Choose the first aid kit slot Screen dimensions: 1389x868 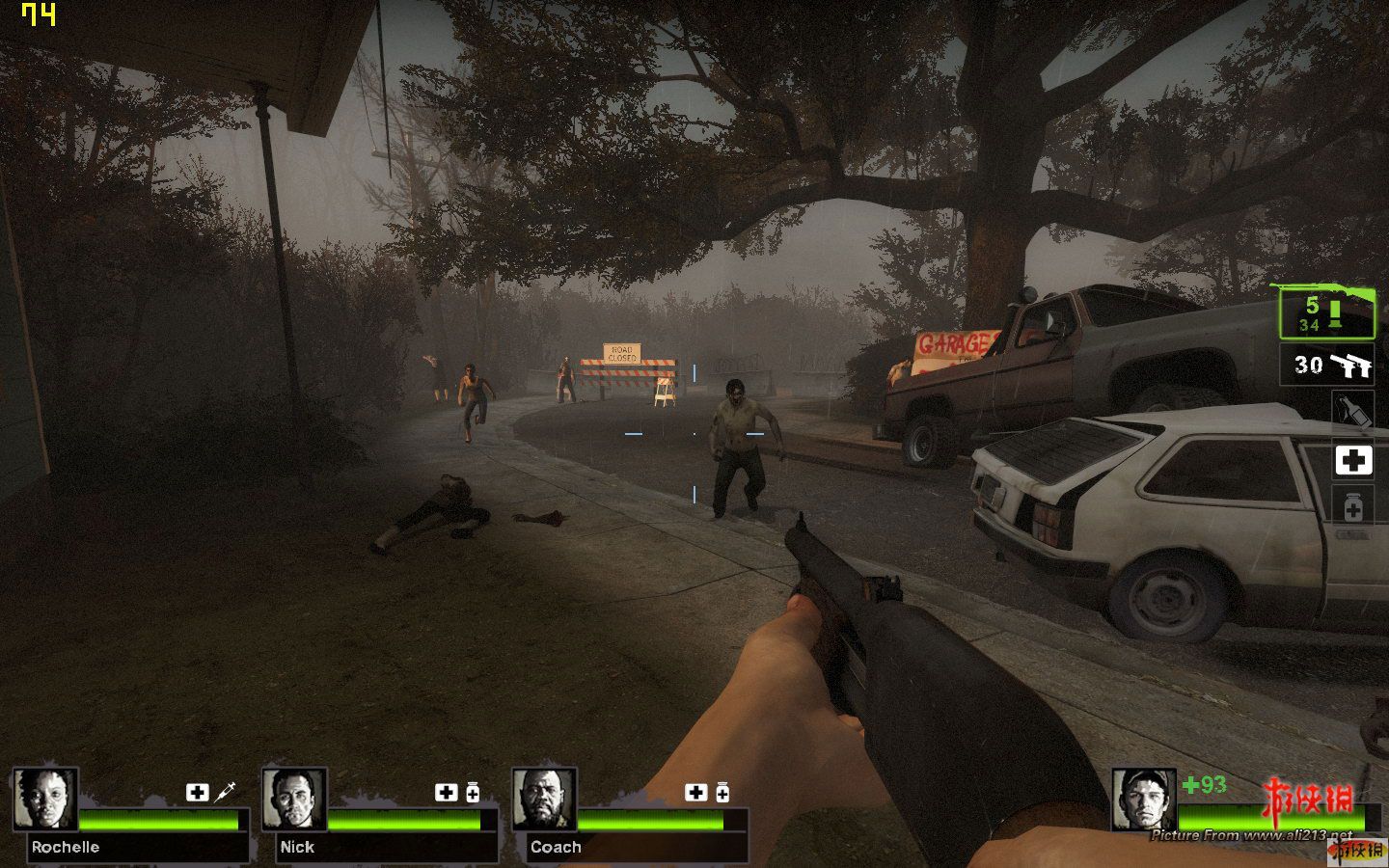point(1352,460)
